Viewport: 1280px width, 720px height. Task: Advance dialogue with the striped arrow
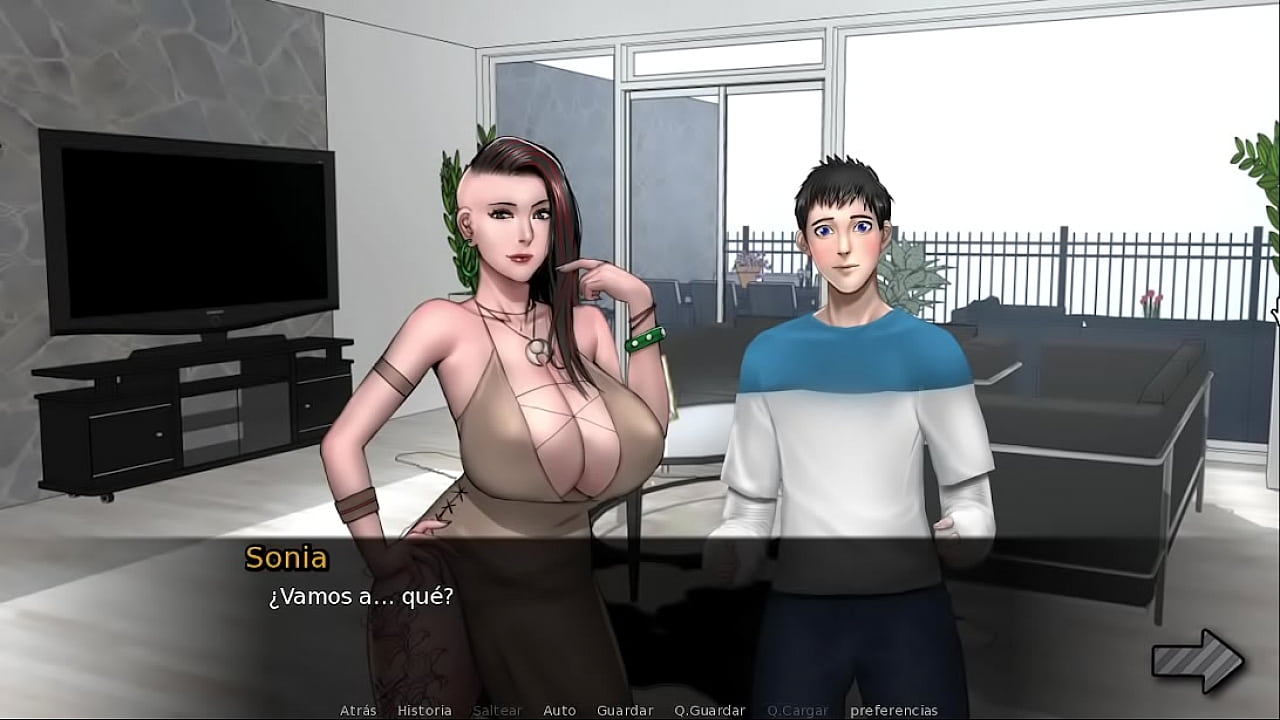click(x=1197, y=661)
